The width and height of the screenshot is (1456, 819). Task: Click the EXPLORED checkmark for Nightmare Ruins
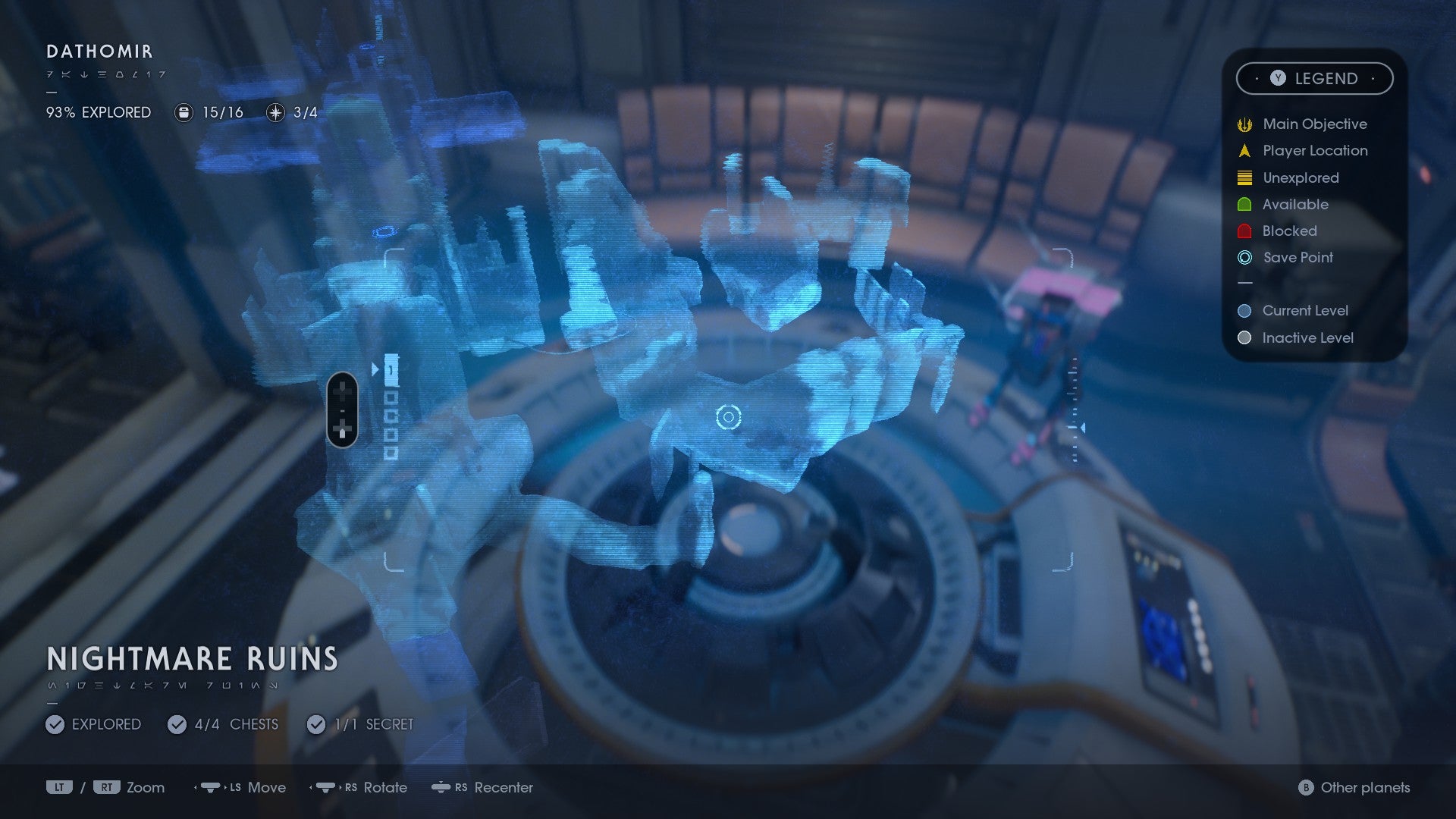pyautogui.click(x=54, y=724)
